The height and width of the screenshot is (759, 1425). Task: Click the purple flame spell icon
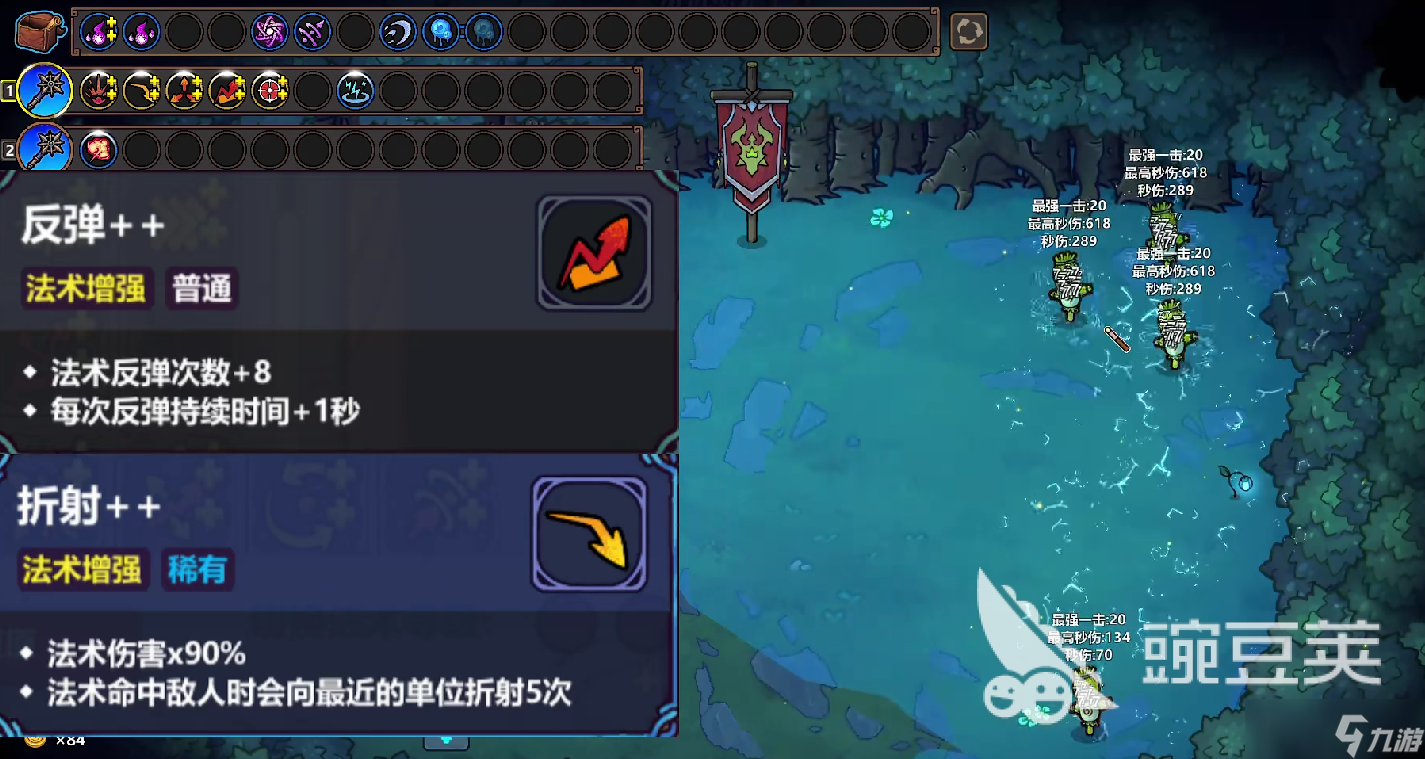[x=98, y=31]
